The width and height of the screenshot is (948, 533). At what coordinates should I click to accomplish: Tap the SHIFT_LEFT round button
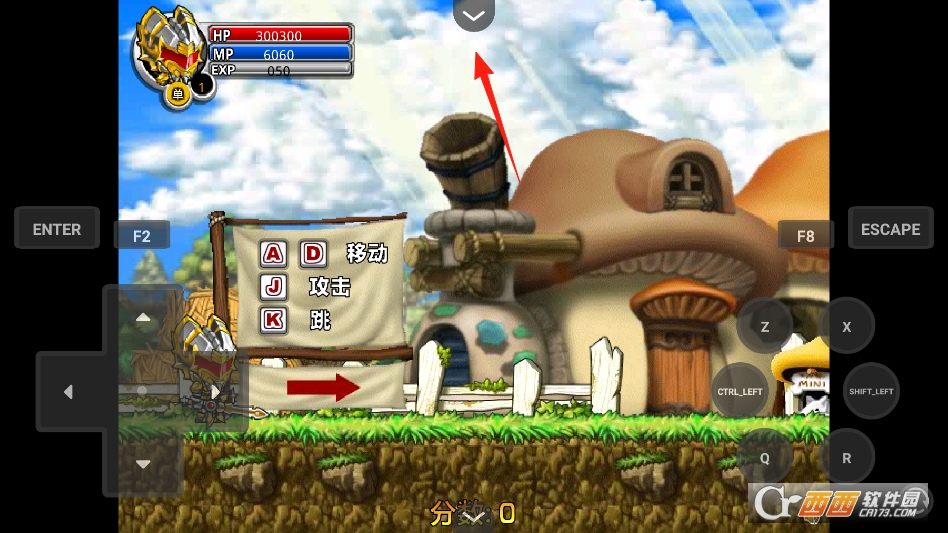[871, 391]
